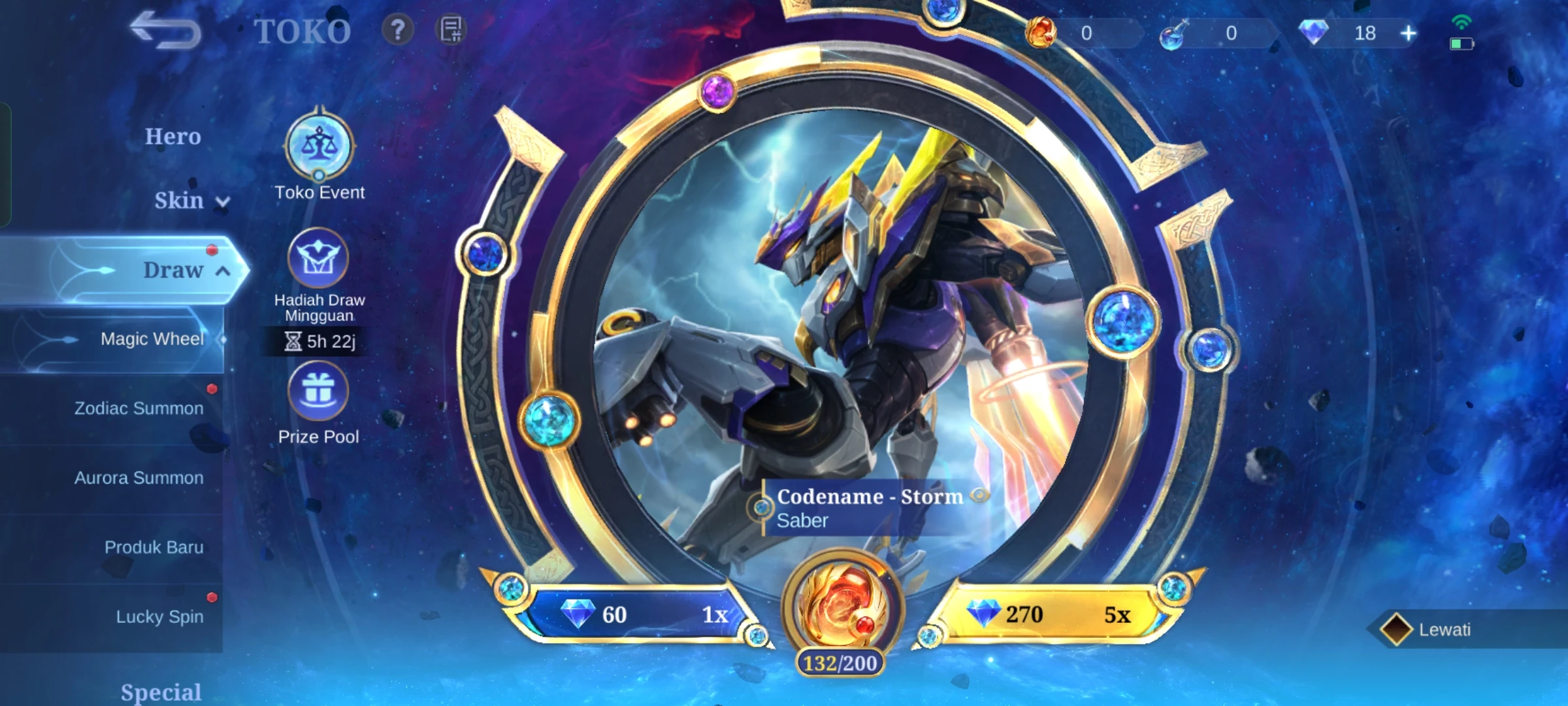Open the question mark help icon

397,30
